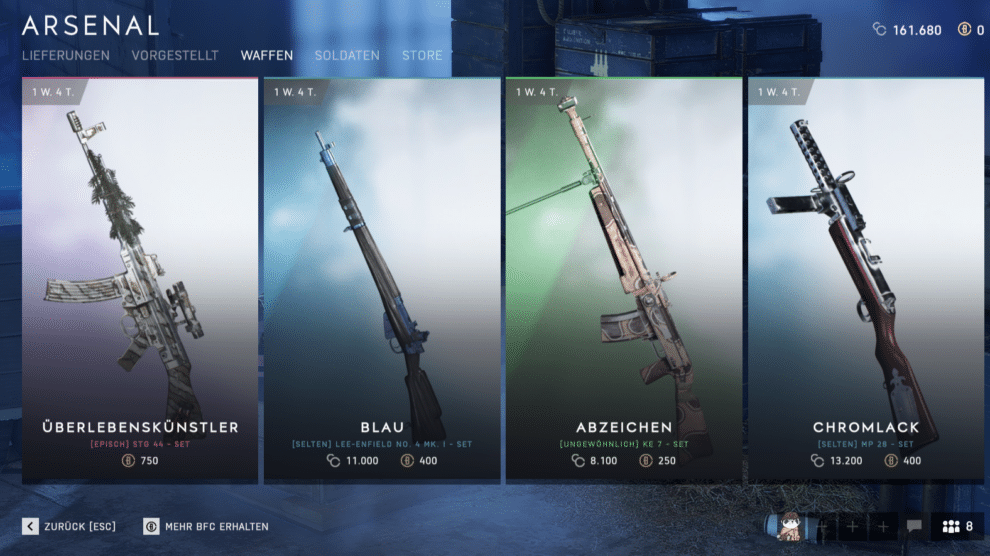Open the Store tab
The height and width of the screenshot is (556, 990).
pyautogui.click(x=422, y=56)
